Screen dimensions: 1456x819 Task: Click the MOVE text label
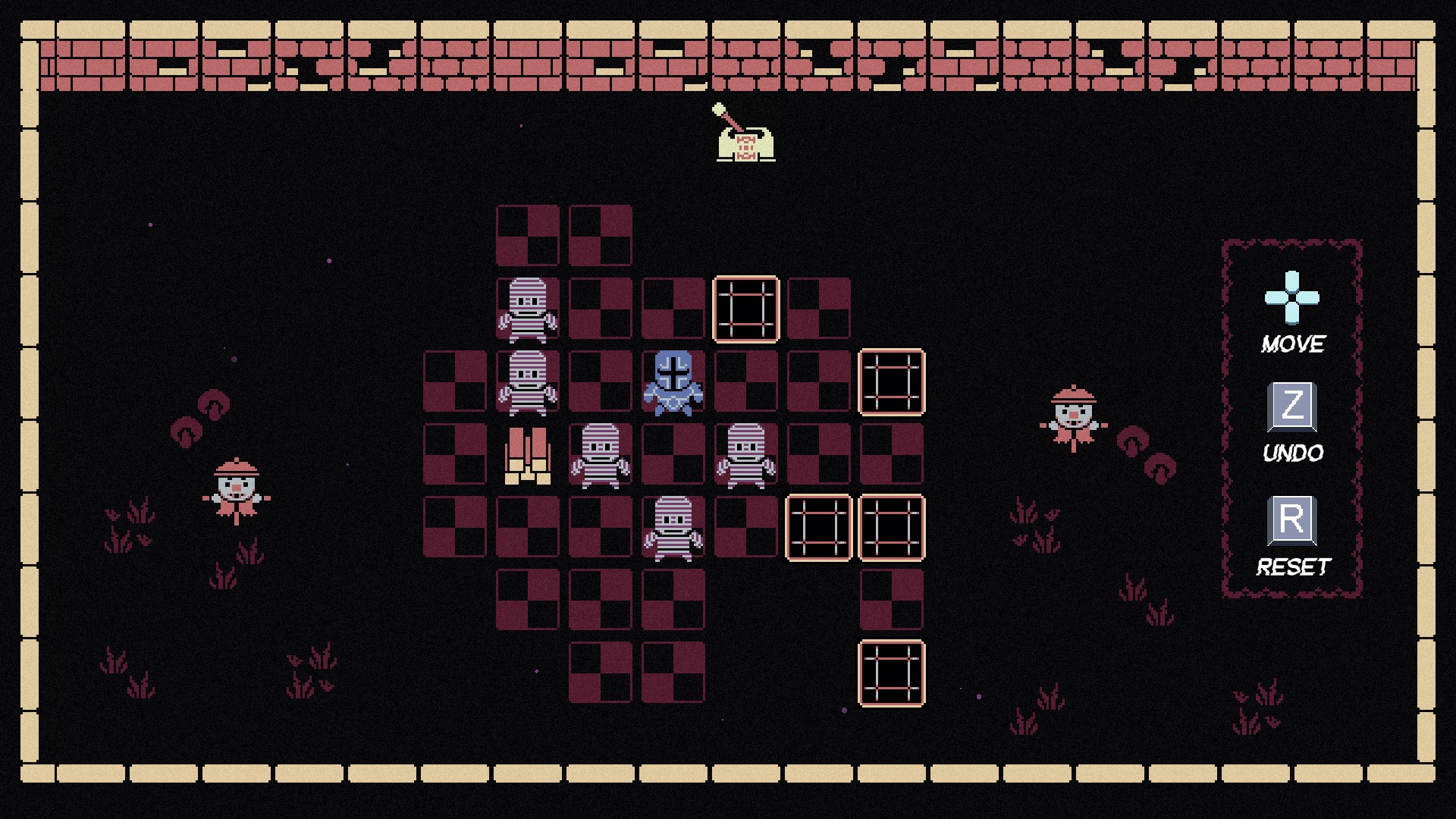[1292, 344]
